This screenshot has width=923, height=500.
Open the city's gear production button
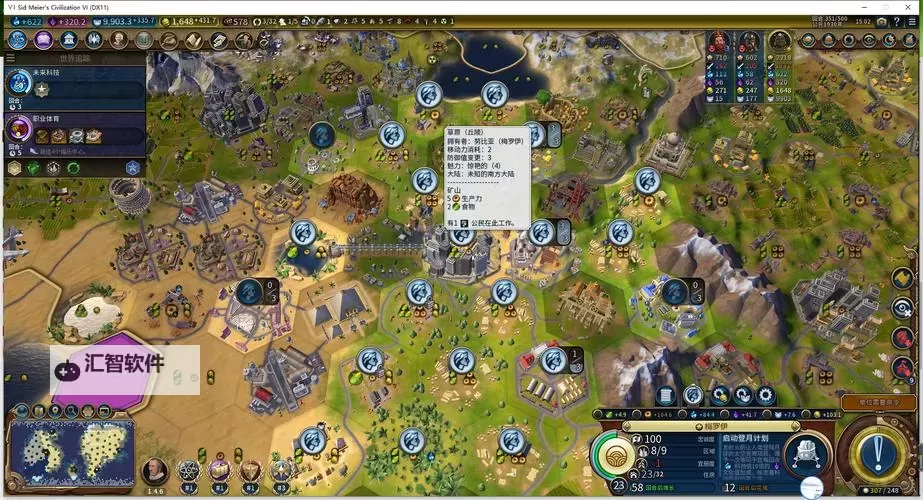(x=766, y=396)
